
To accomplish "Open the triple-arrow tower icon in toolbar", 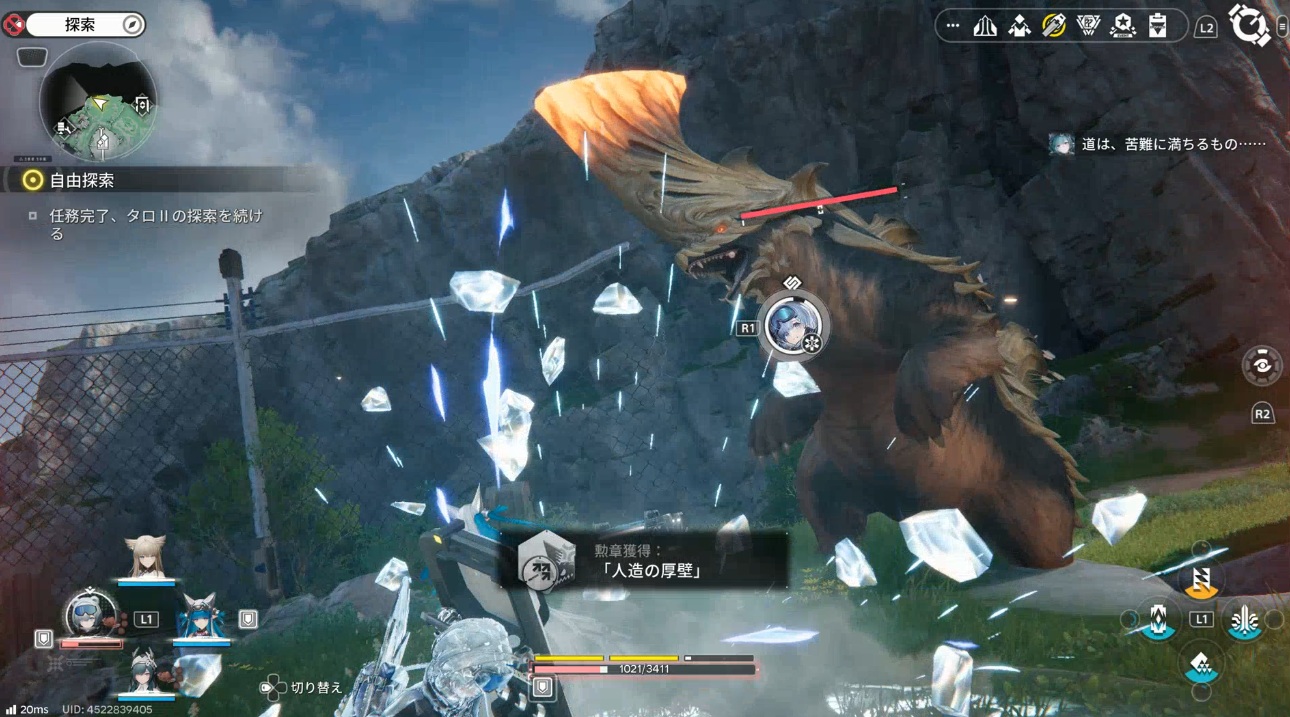I will coord(985,26).
